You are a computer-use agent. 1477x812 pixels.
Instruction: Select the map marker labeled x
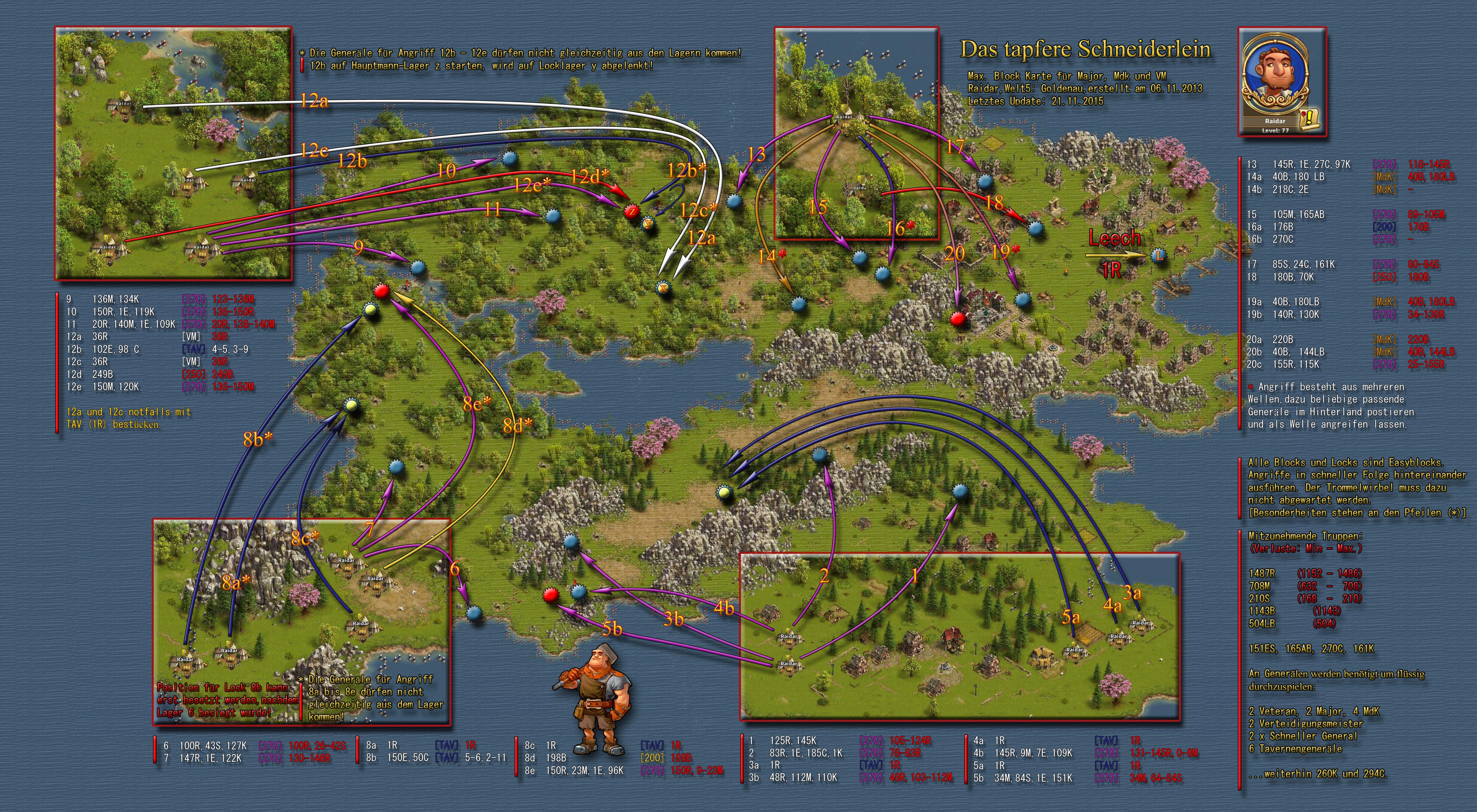pos(663,288)
